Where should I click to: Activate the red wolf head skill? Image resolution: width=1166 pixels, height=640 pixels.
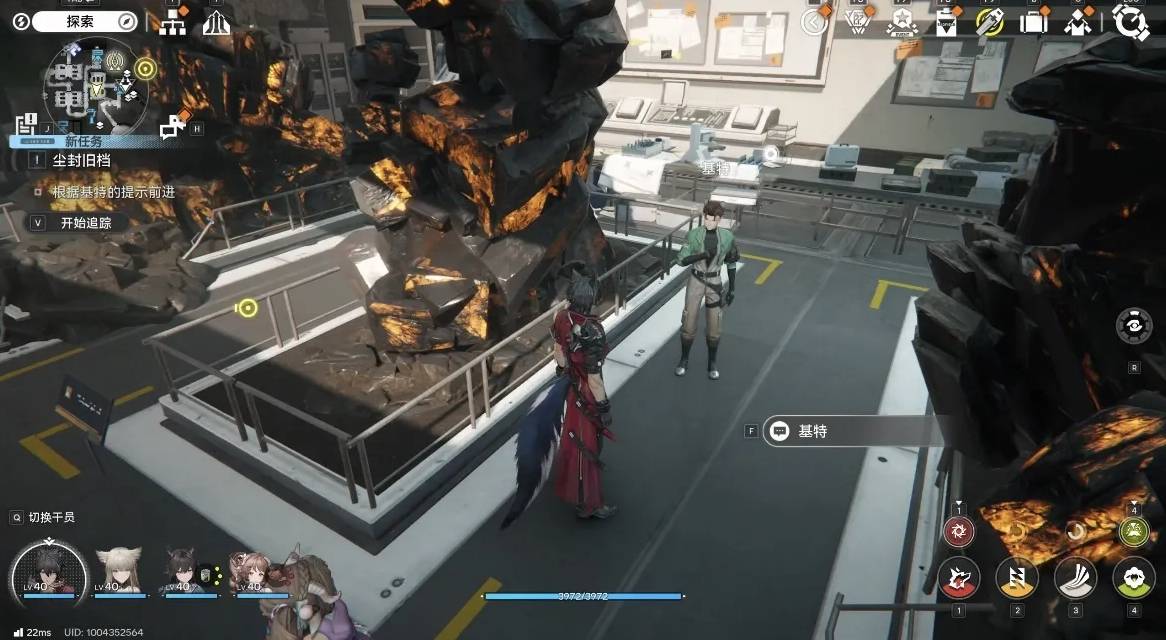[x=958, y=577]
